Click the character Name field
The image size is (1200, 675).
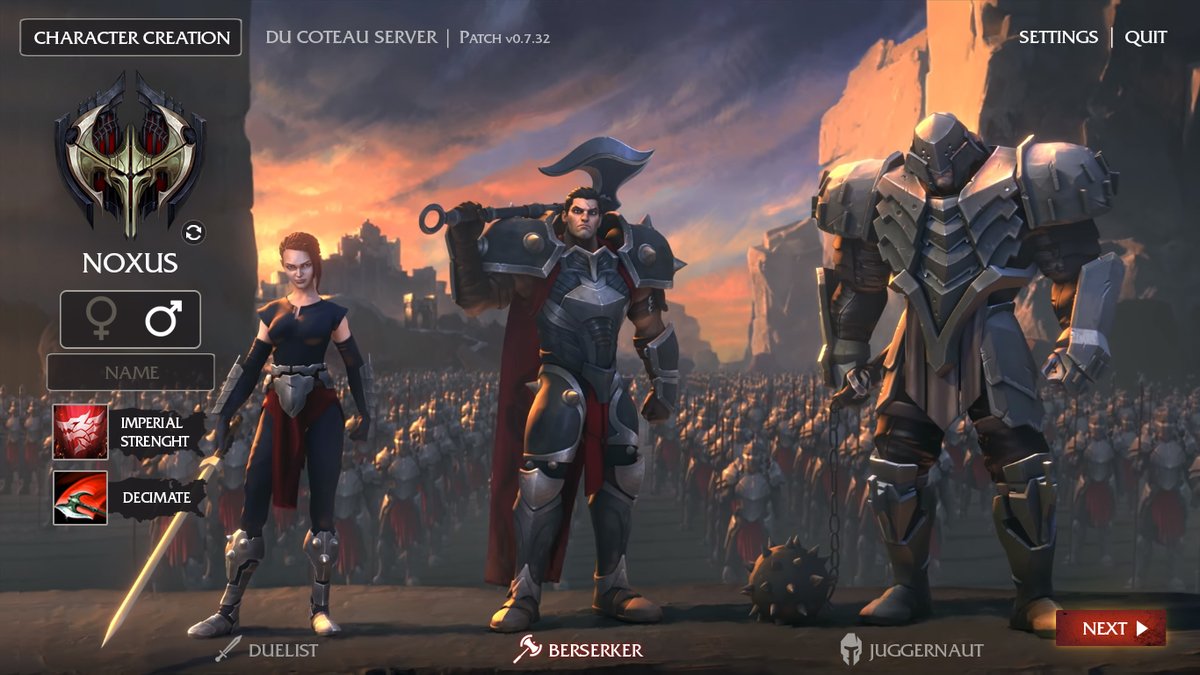131,372
